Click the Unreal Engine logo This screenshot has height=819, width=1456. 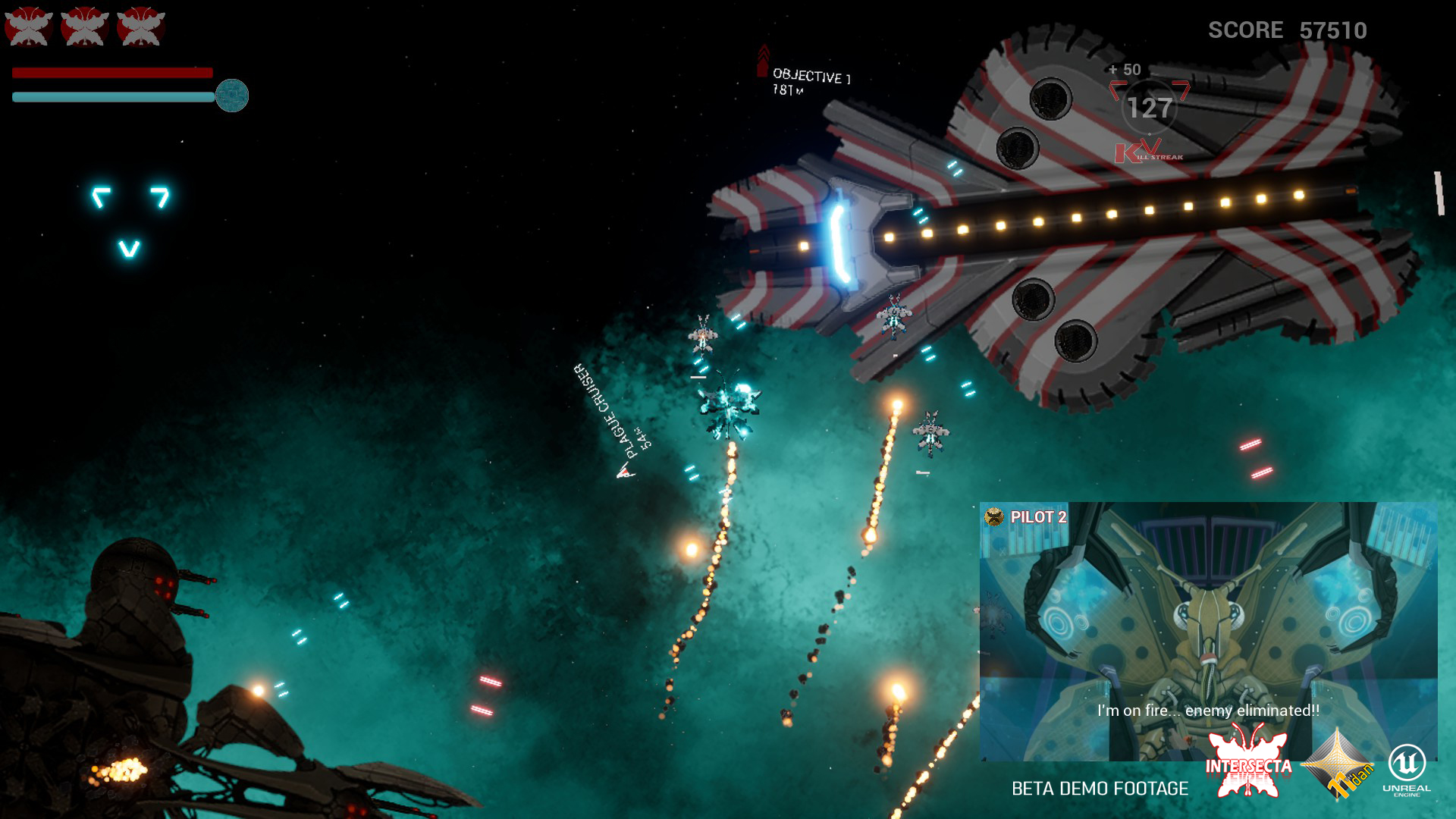point(1407,767)
